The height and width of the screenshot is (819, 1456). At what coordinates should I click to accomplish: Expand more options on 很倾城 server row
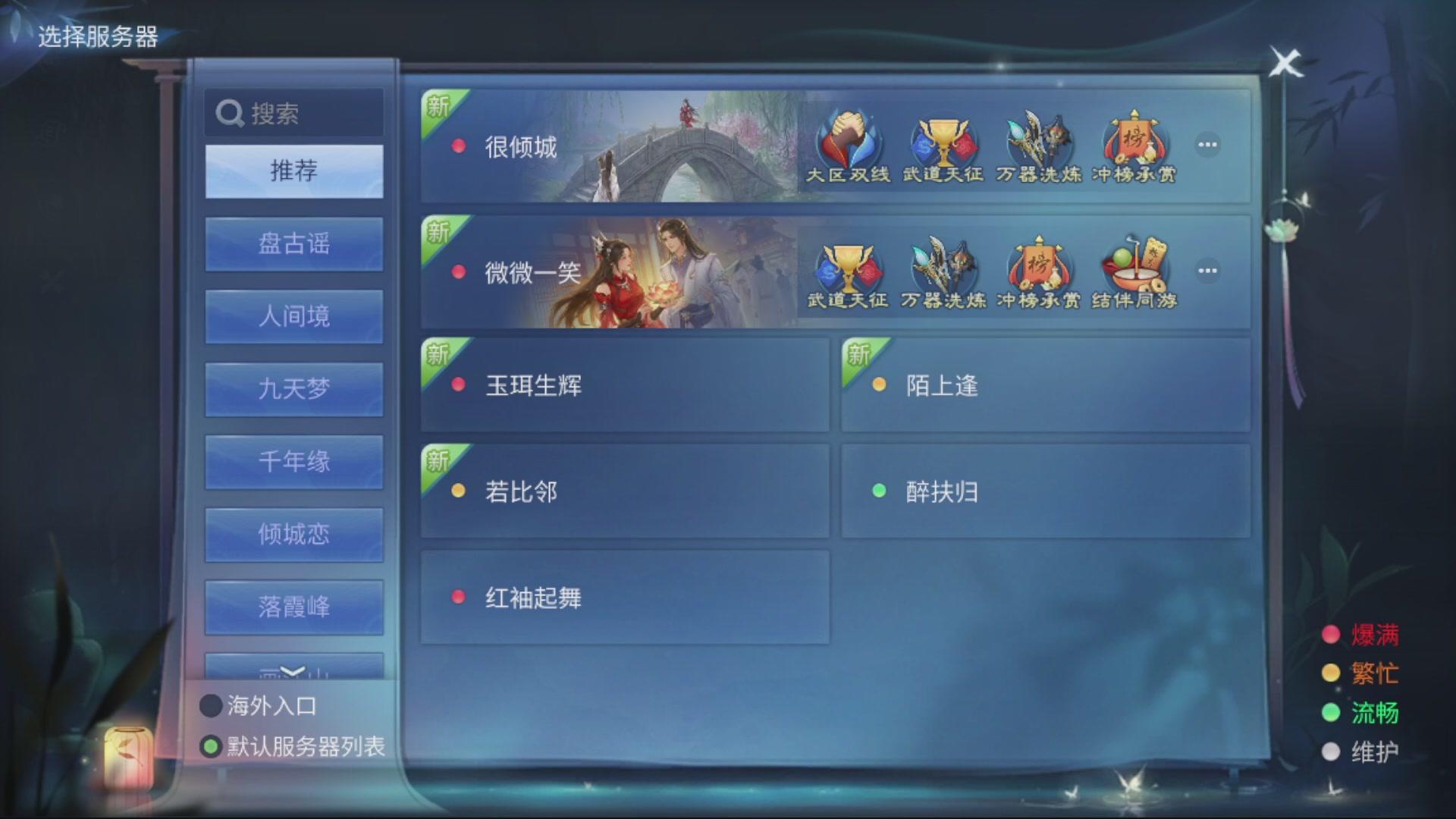[x=1207, y=146]
